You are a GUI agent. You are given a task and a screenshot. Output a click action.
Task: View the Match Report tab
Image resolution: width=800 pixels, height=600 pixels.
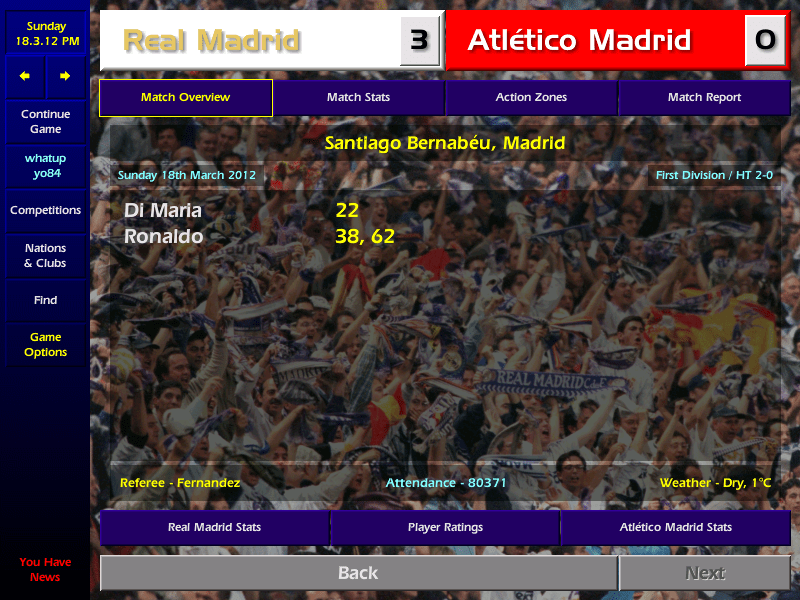[704, 98]
